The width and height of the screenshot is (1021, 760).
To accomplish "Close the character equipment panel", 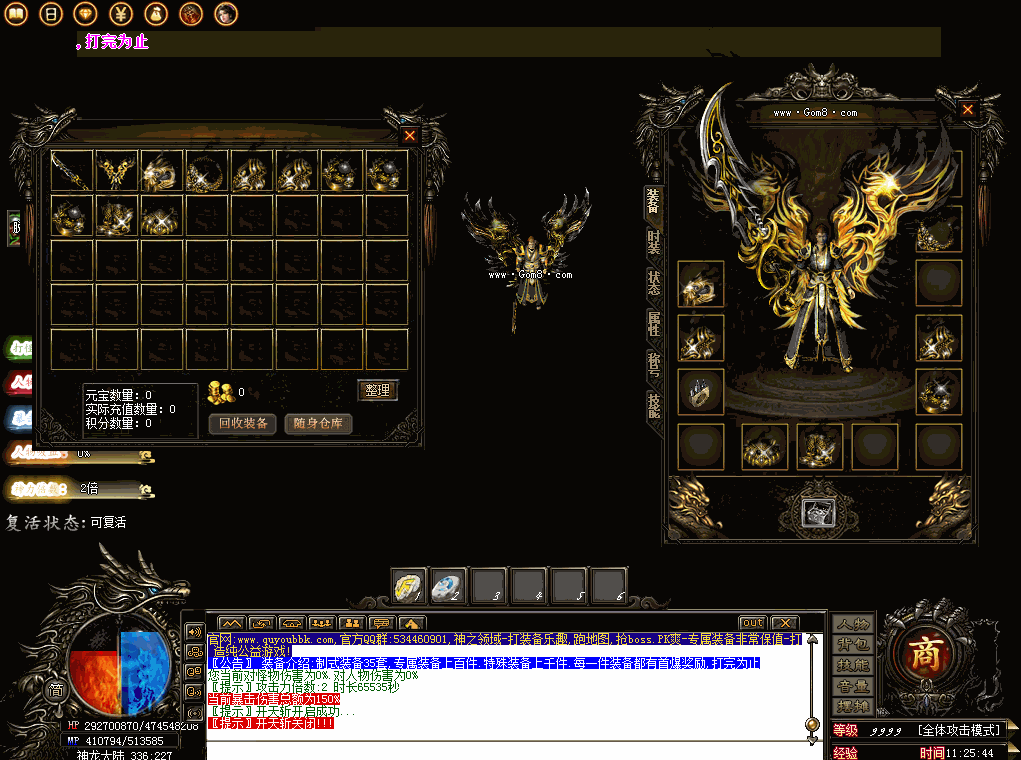I will [x=967, y=110].
